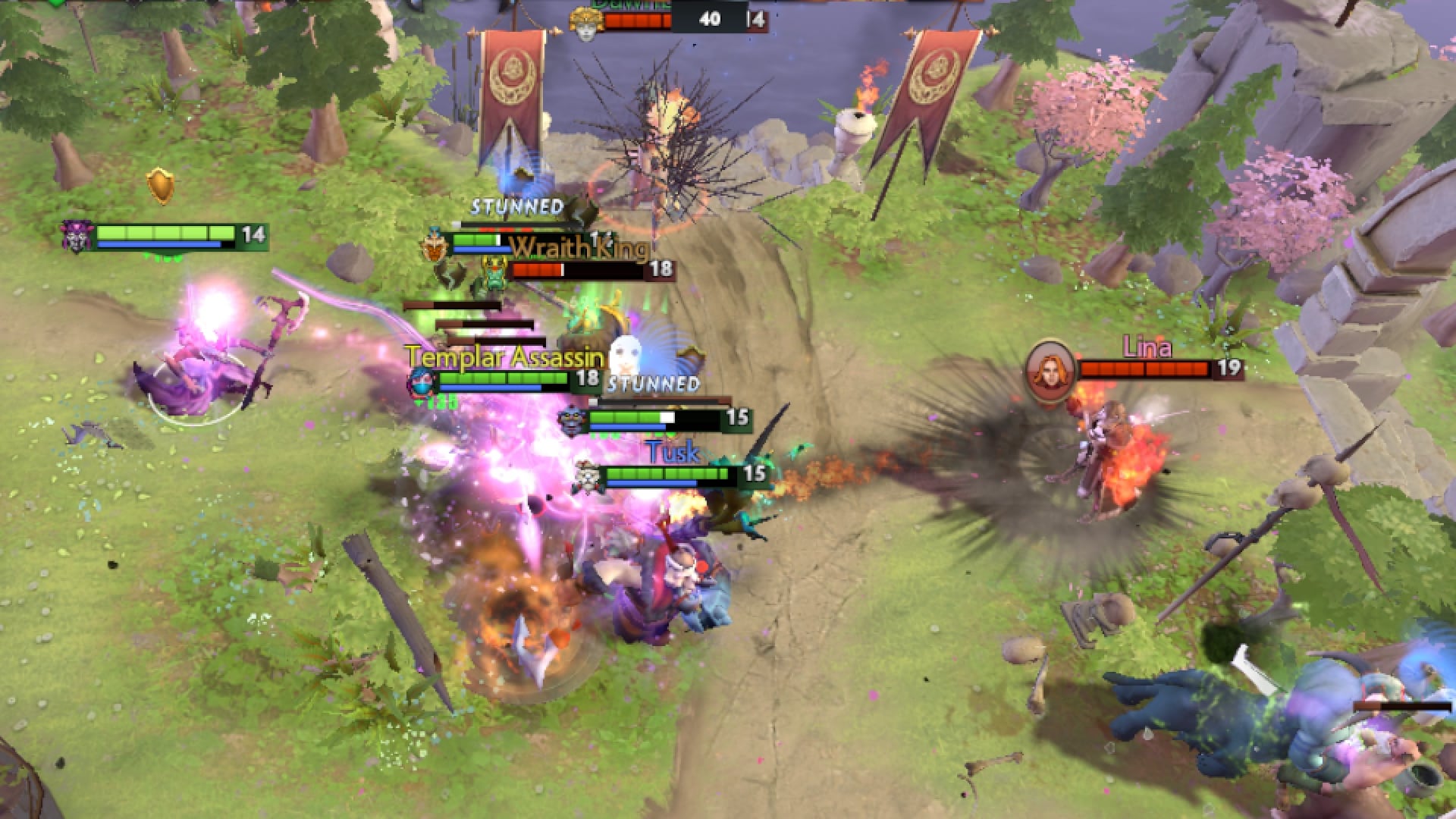Click Lina's orange health bar
This screenshot has height=819, width=1456.
(1144, 370)
